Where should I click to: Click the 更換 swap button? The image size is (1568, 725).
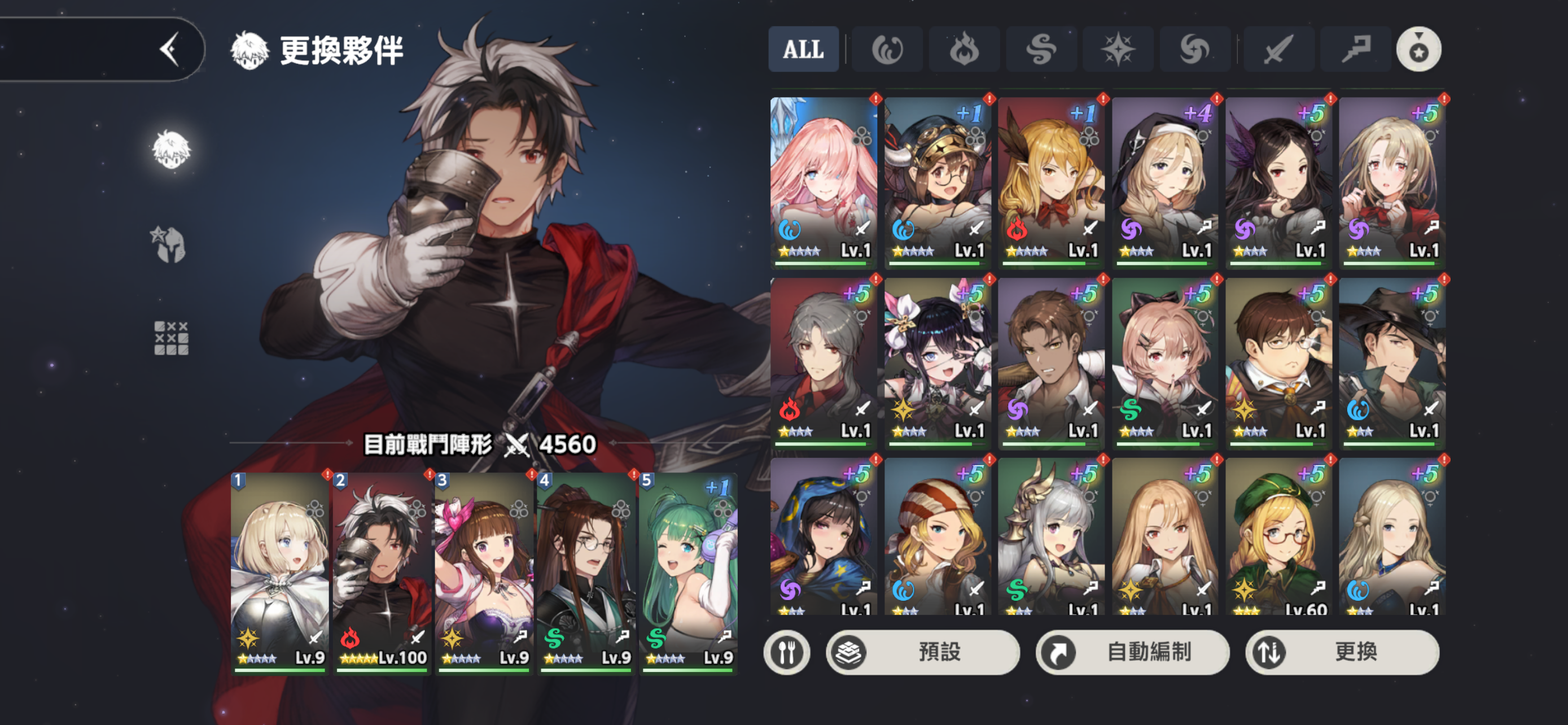[1342, 652]
